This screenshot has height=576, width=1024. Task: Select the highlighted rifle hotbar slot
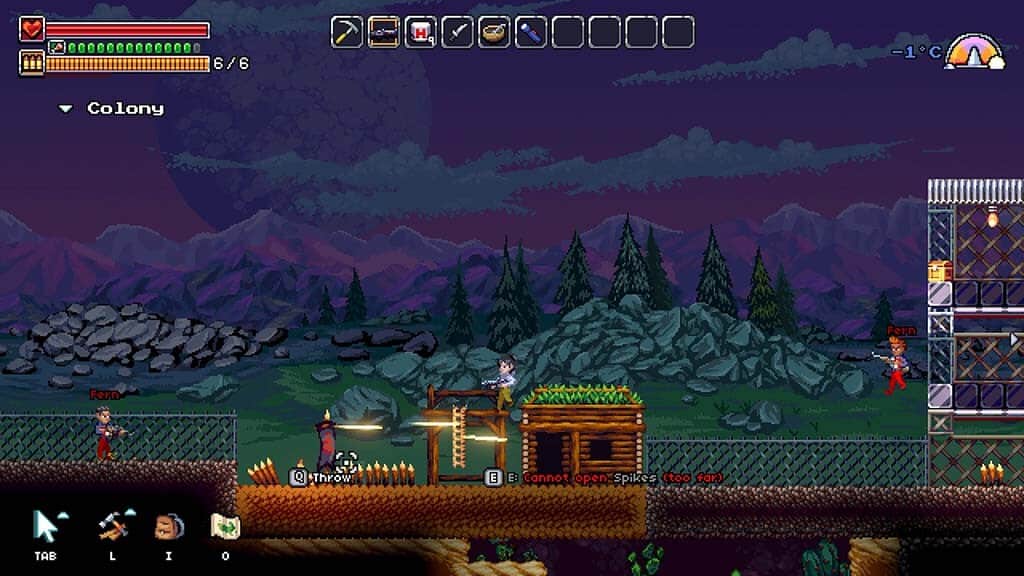coord(384,32)
